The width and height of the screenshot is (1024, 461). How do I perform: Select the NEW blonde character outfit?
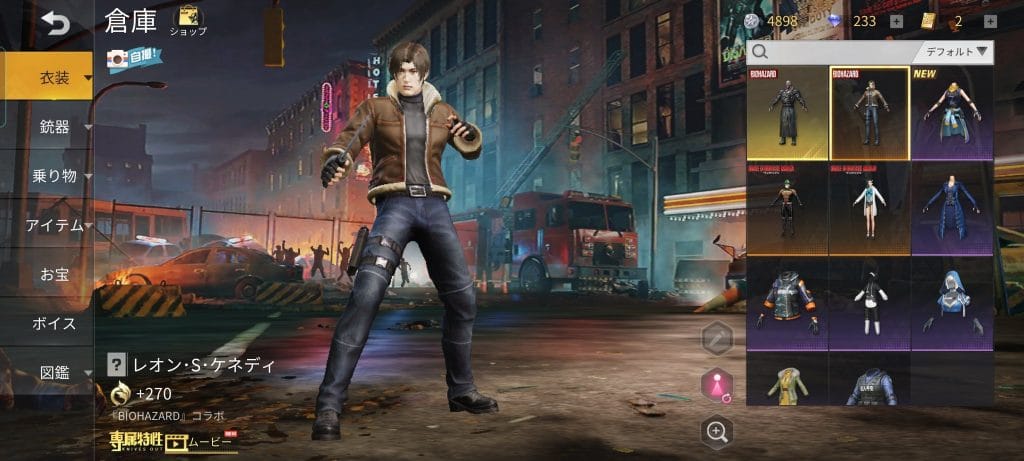(x=951, y=113)
